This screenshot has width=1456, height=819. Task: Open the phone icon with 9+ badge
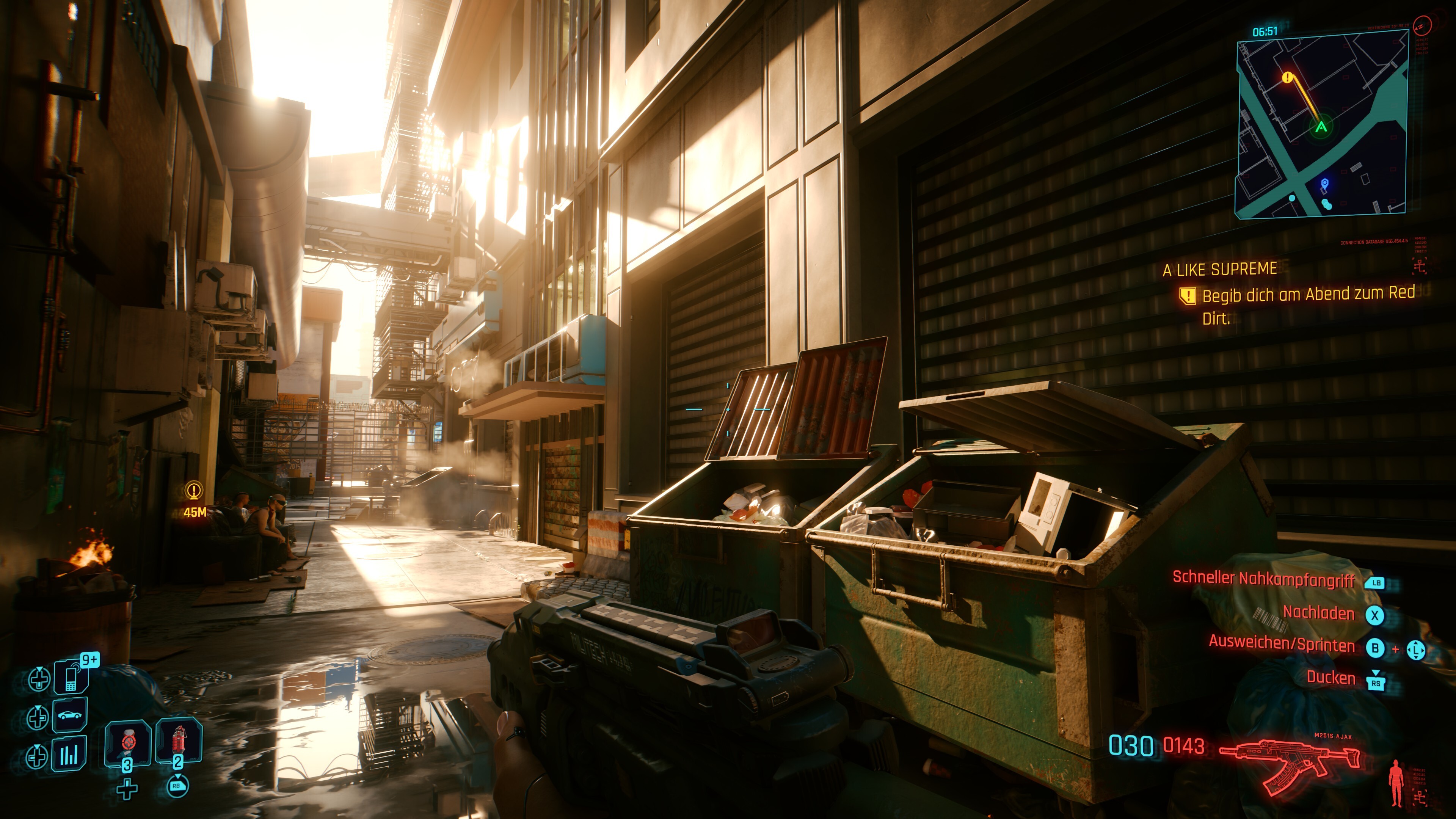pyautogui.click(x=71, y=676)
